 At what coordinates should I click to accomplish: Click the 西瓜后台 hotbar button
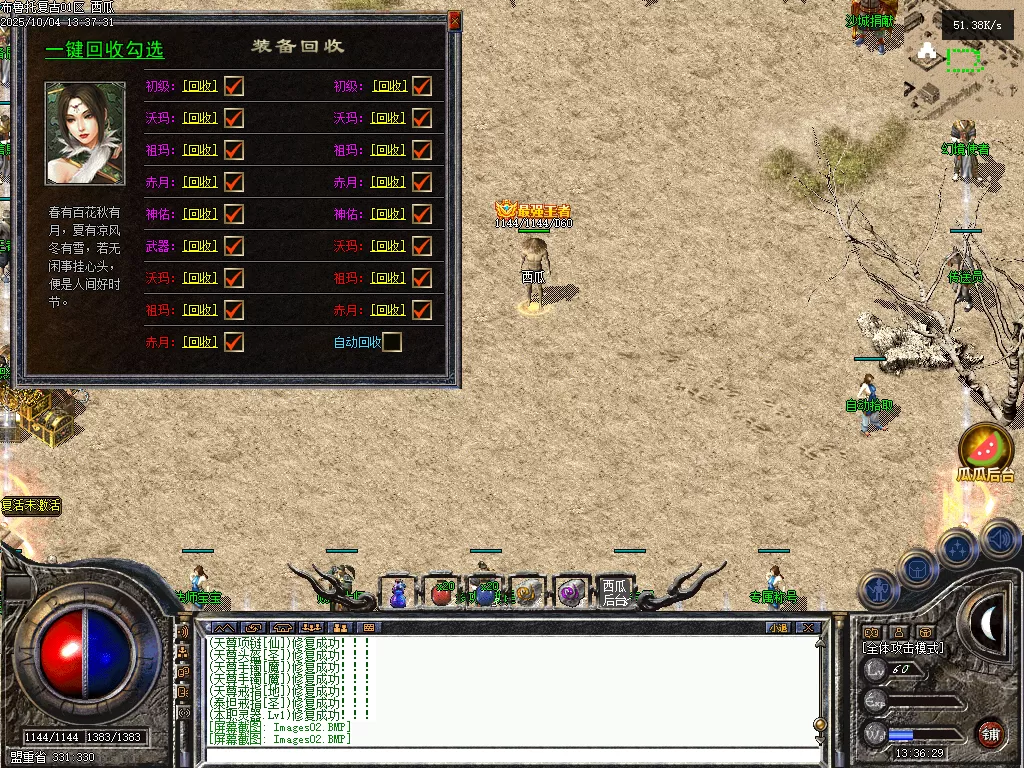click(x=616, y=592)
